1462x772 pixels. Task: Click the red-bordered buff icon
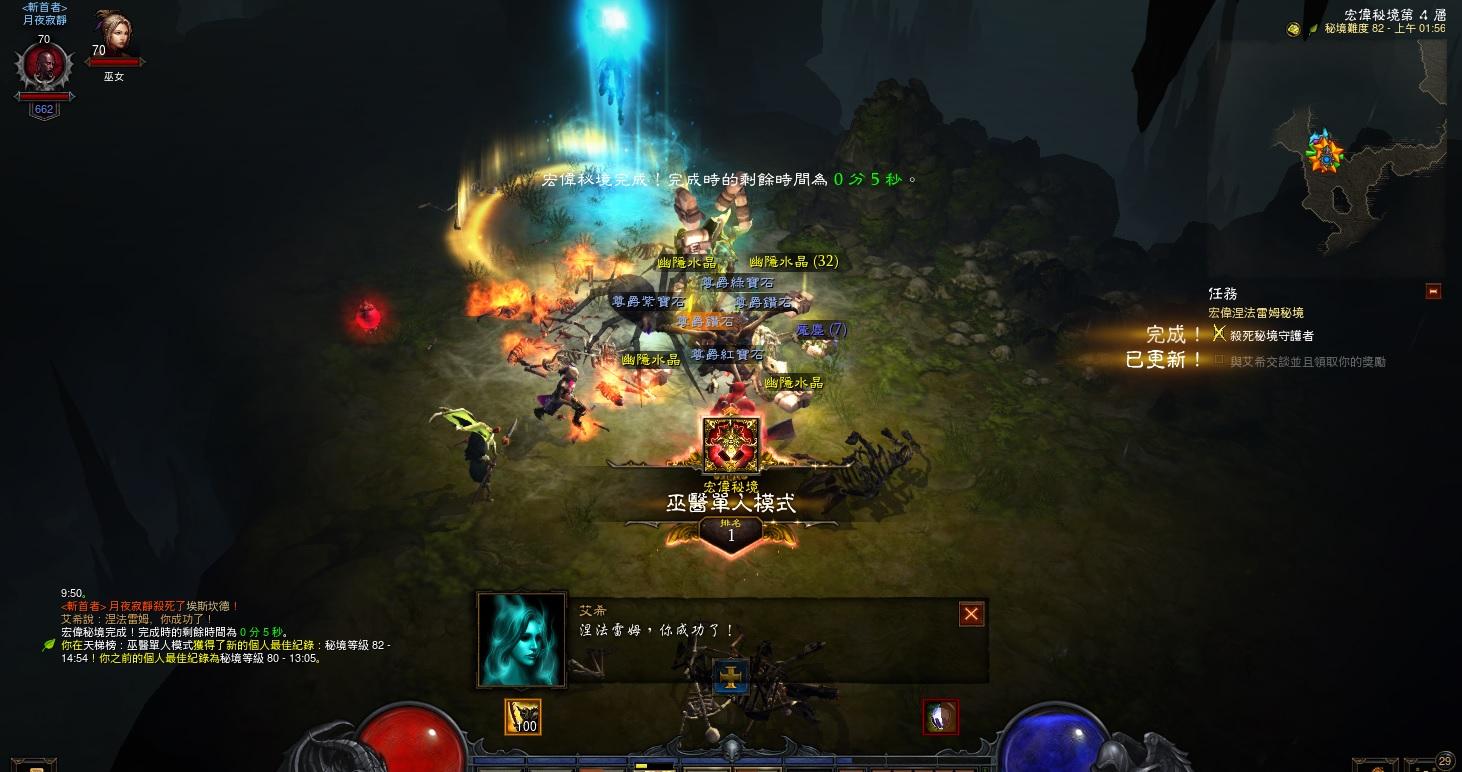[940, 716]
